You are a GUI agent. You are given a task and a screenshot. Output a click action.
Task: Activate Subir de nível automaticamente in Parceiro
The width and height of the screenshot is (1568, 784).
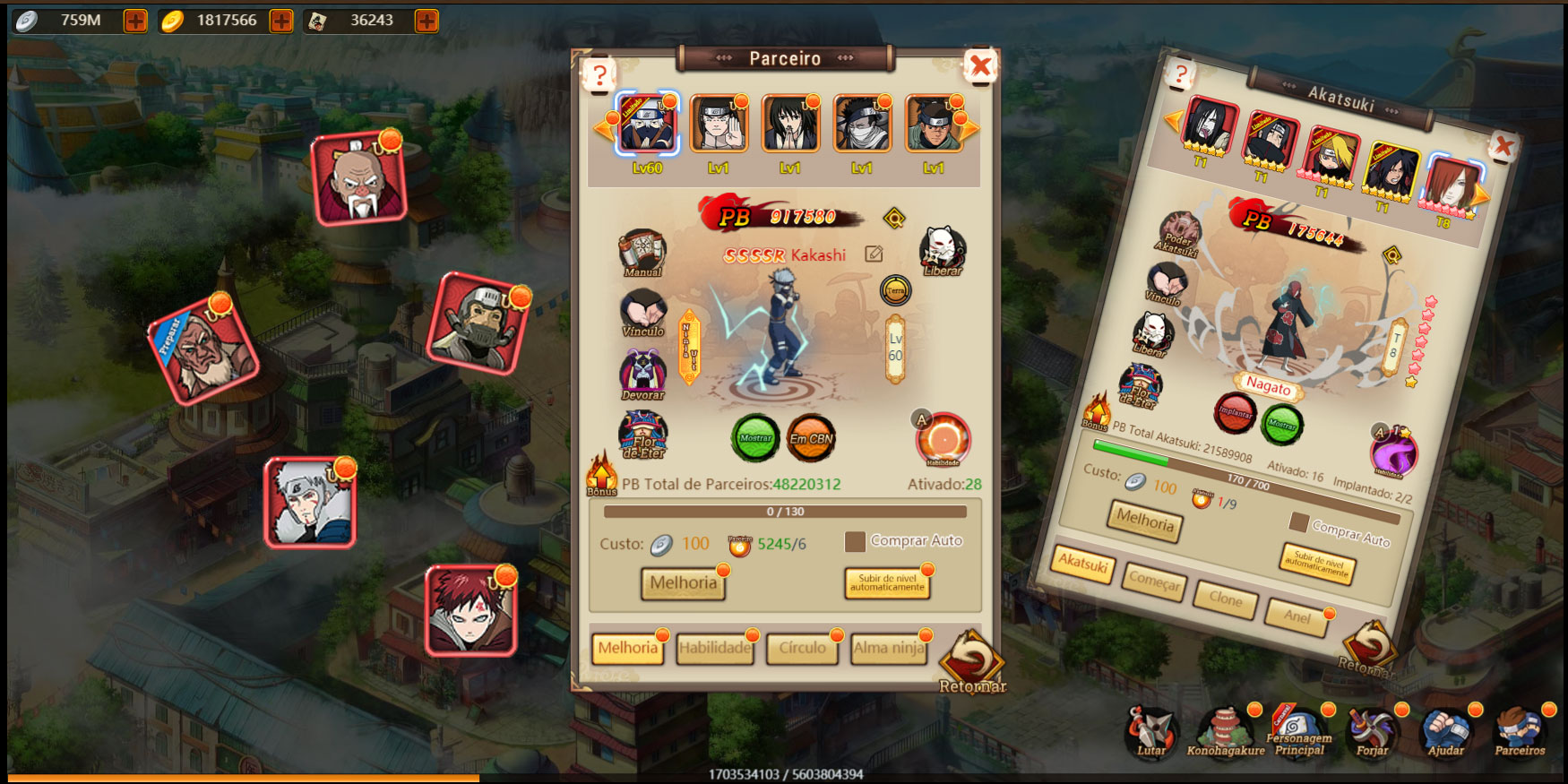887,583
